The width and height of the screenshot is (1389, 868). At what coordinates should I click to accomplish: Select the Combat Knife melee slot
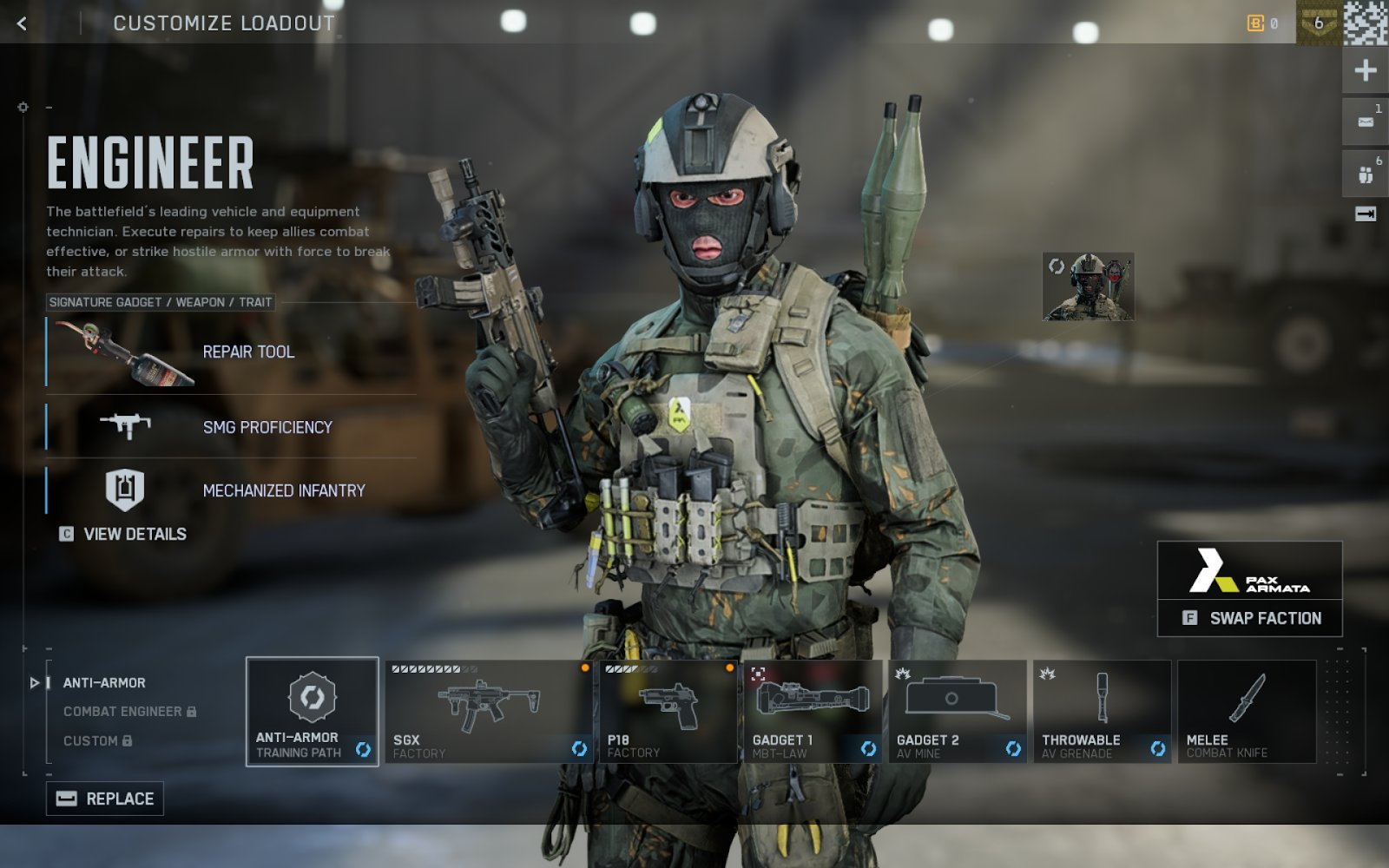pos(1247,712)
